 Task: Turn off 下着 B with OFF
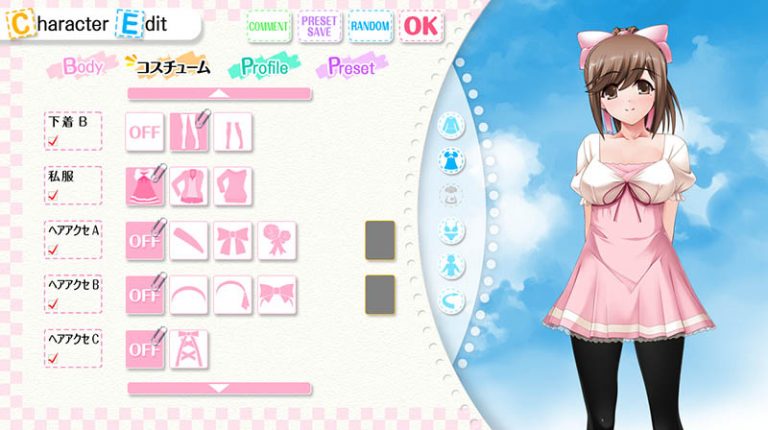(x=145, y=131)
